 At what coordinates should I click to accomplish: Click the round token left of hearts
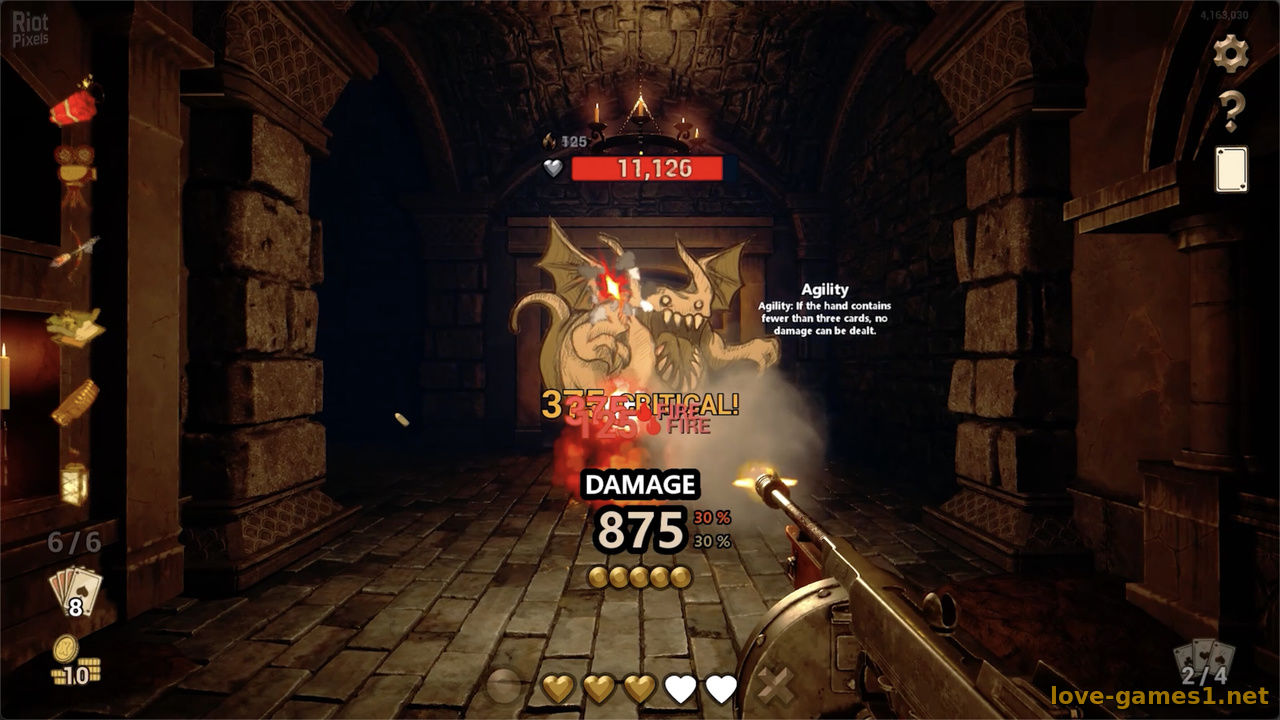pyautogui.click(x=504, y=687)
